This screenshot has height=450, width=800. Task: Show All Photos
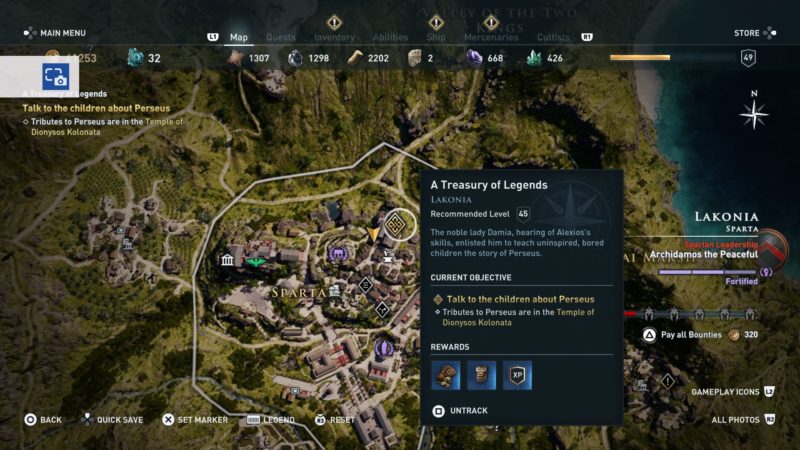[x=739, y=420]
